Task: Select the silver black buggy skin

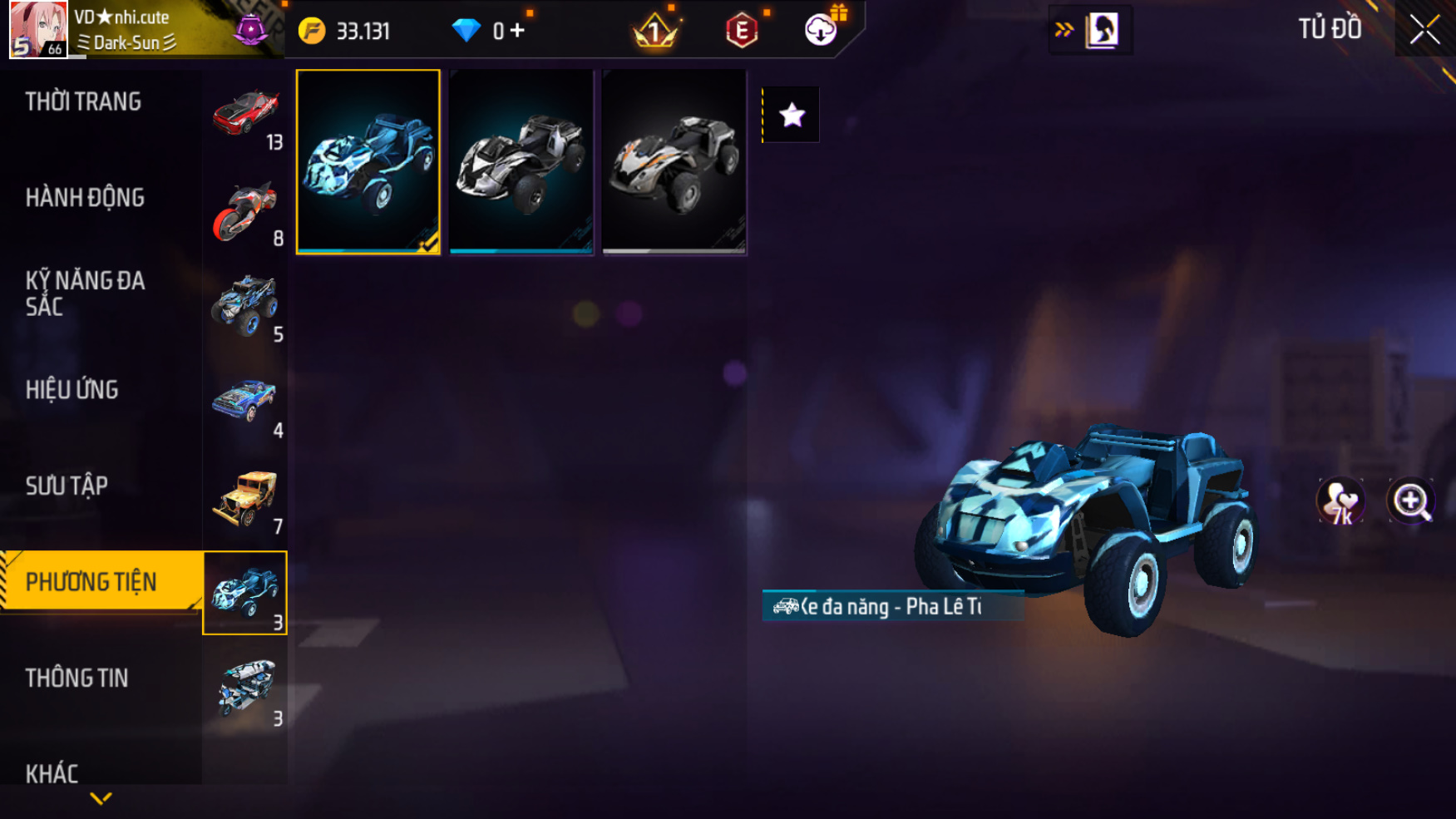Action: pyautogui.click(x=521, y=161)
